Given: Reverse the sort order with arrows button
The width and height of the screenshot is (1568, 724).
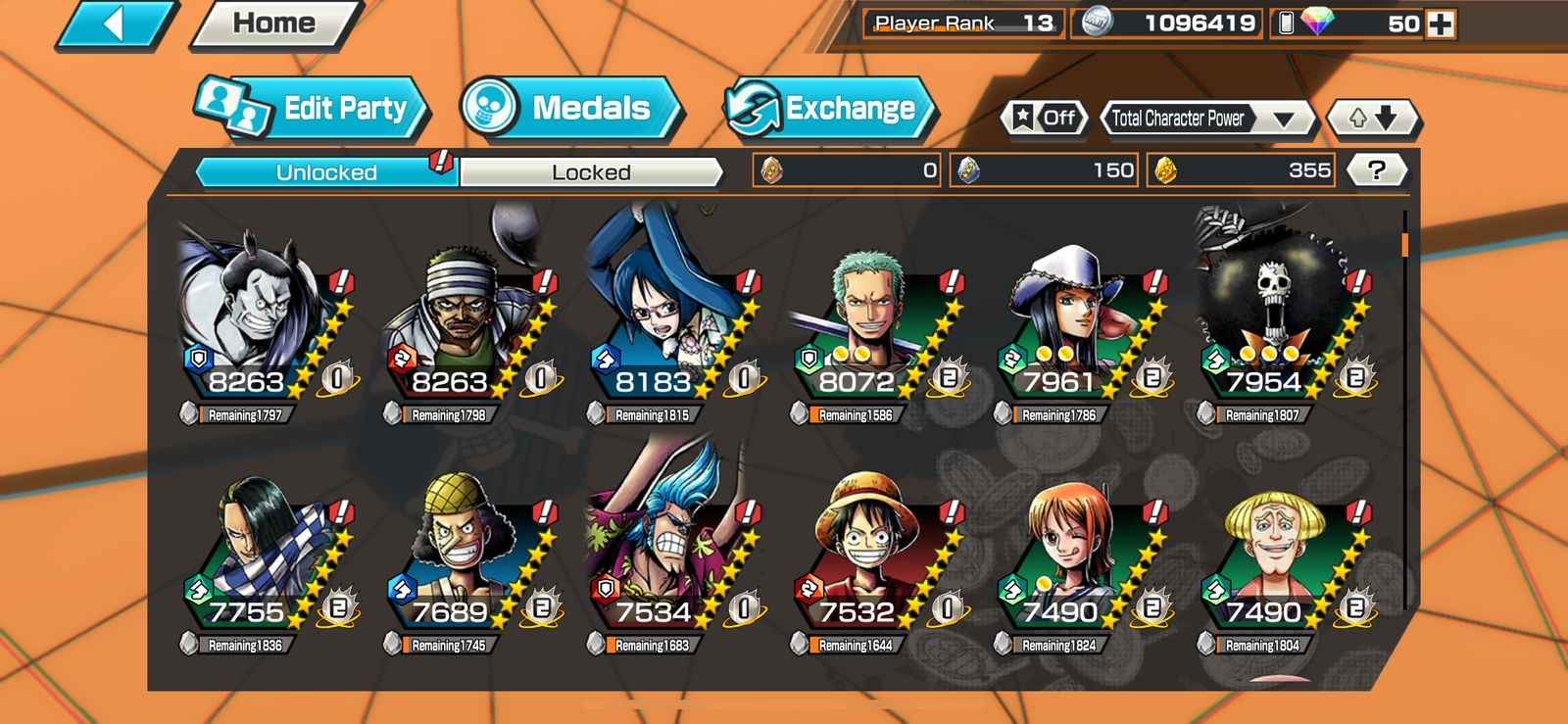Looking at the screenshot, I should click(x=1372, y=119).
